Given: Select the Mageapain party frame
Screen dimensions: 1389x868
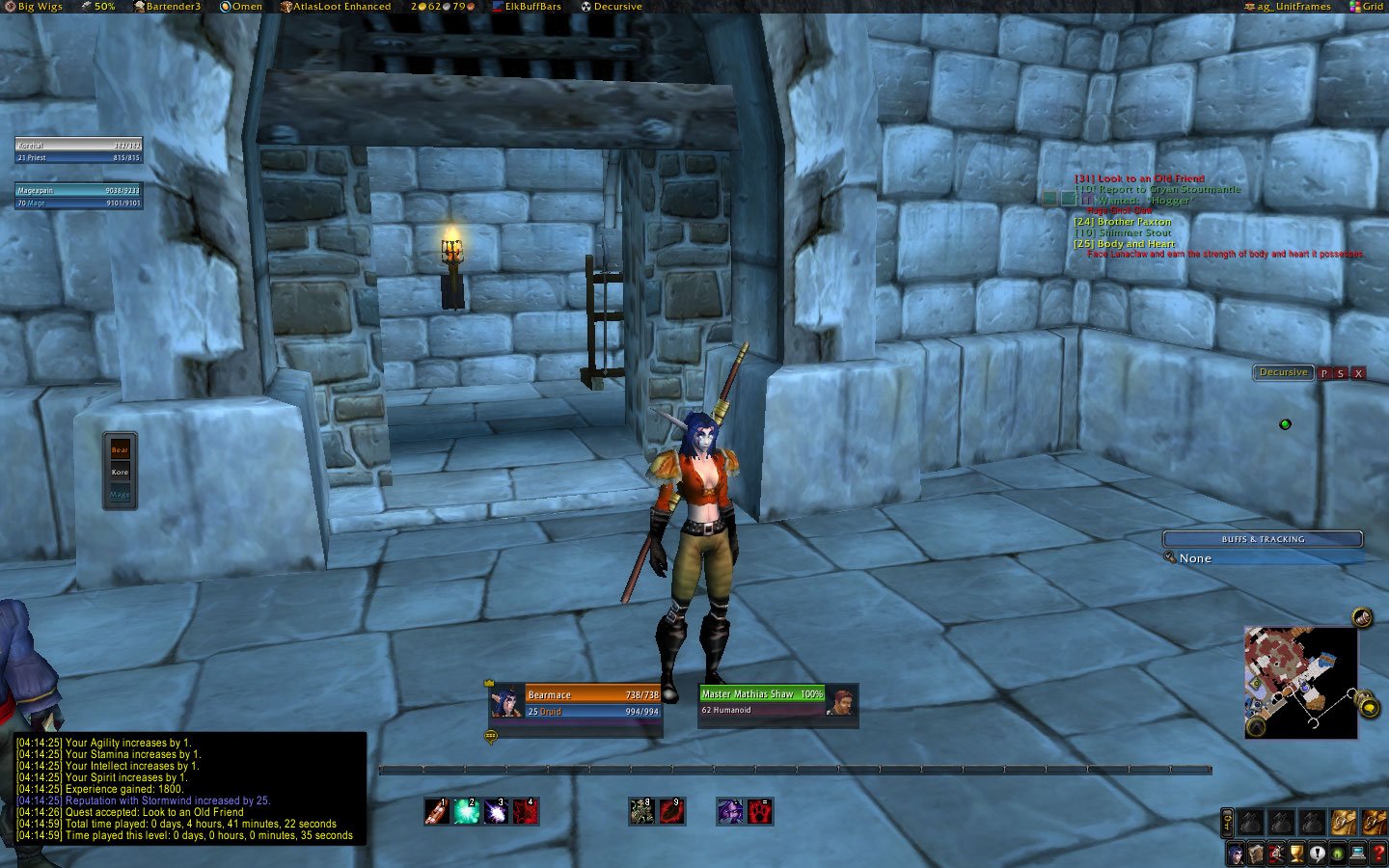Looking at the screenshot, I should [x=79, y=196].
